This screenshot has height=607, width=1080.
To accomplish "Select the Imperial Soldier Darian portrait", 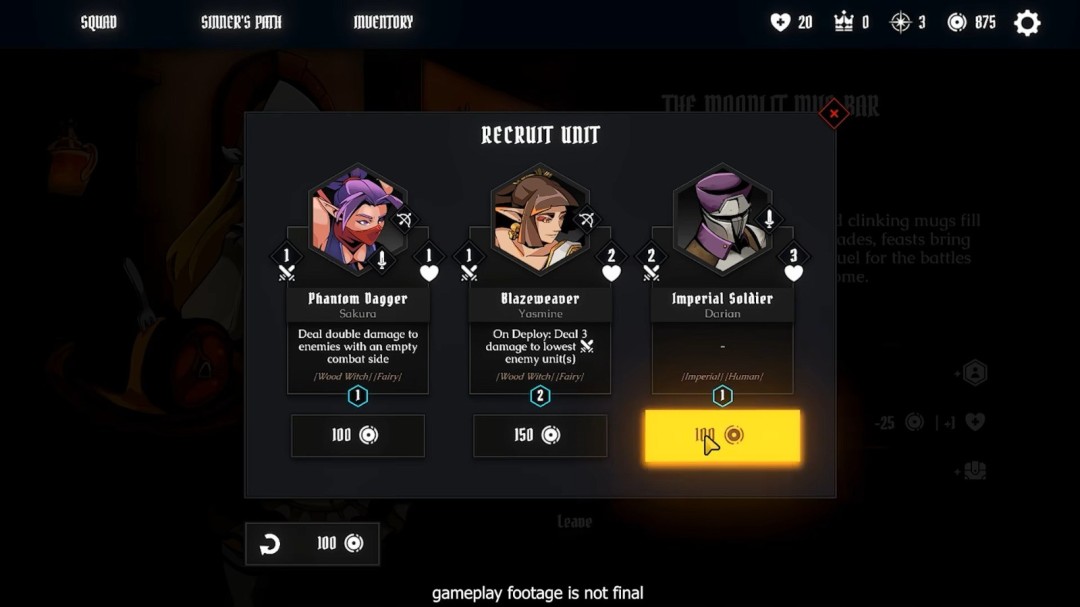I will [722, 220].
